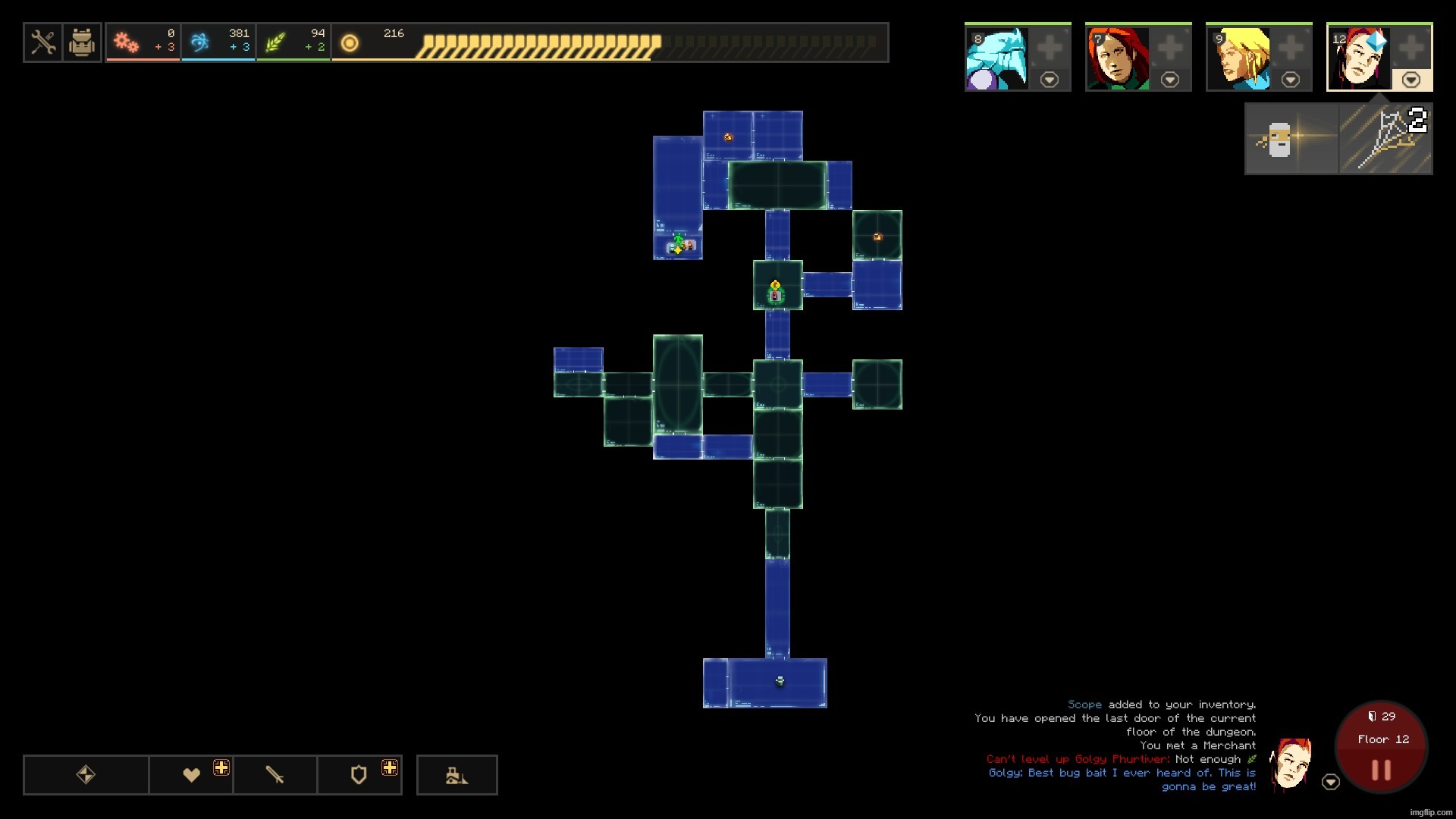Select the sword attack panel on the bottom bar

[x=275, y=774]
